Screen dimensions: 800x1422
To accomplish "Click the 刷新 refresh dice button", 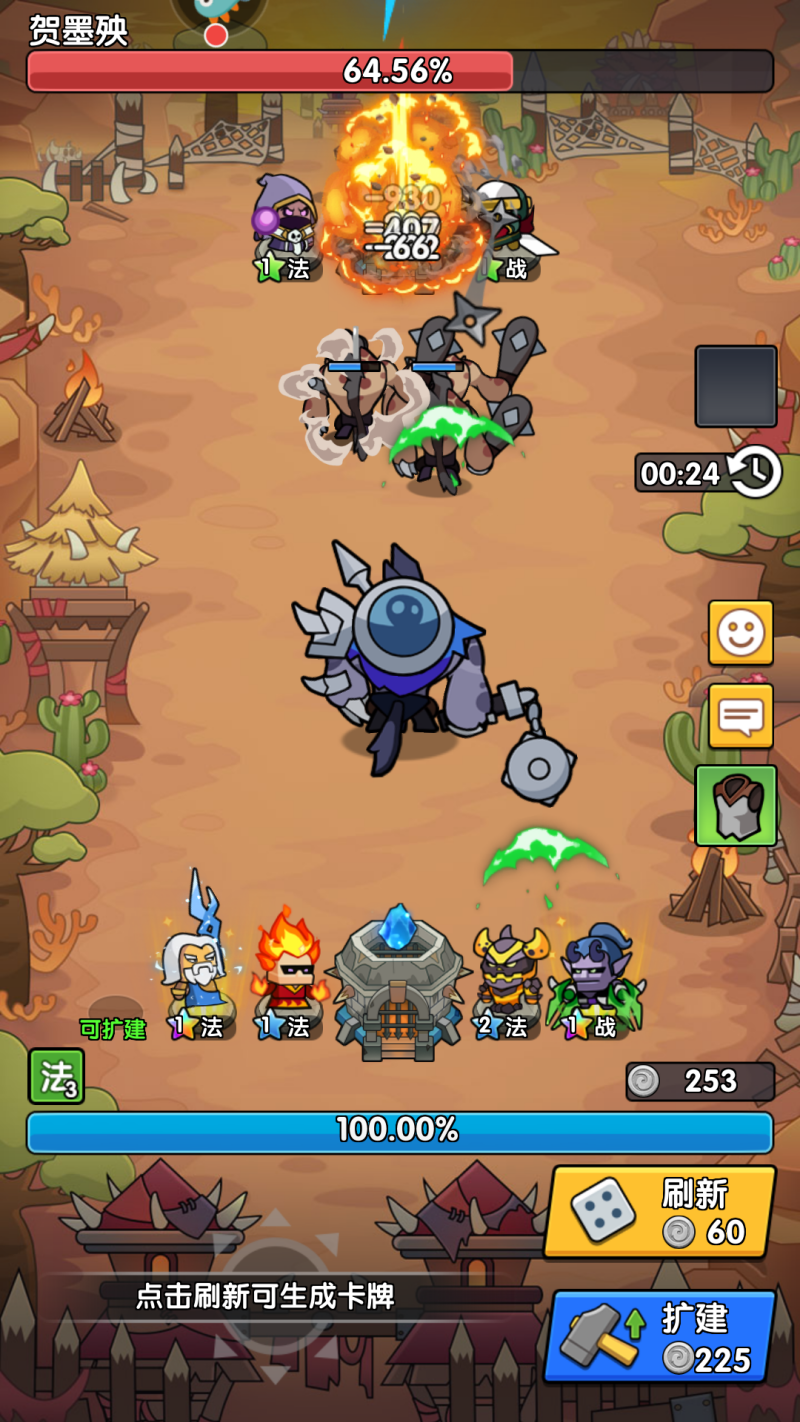I will pos(660,1211).
